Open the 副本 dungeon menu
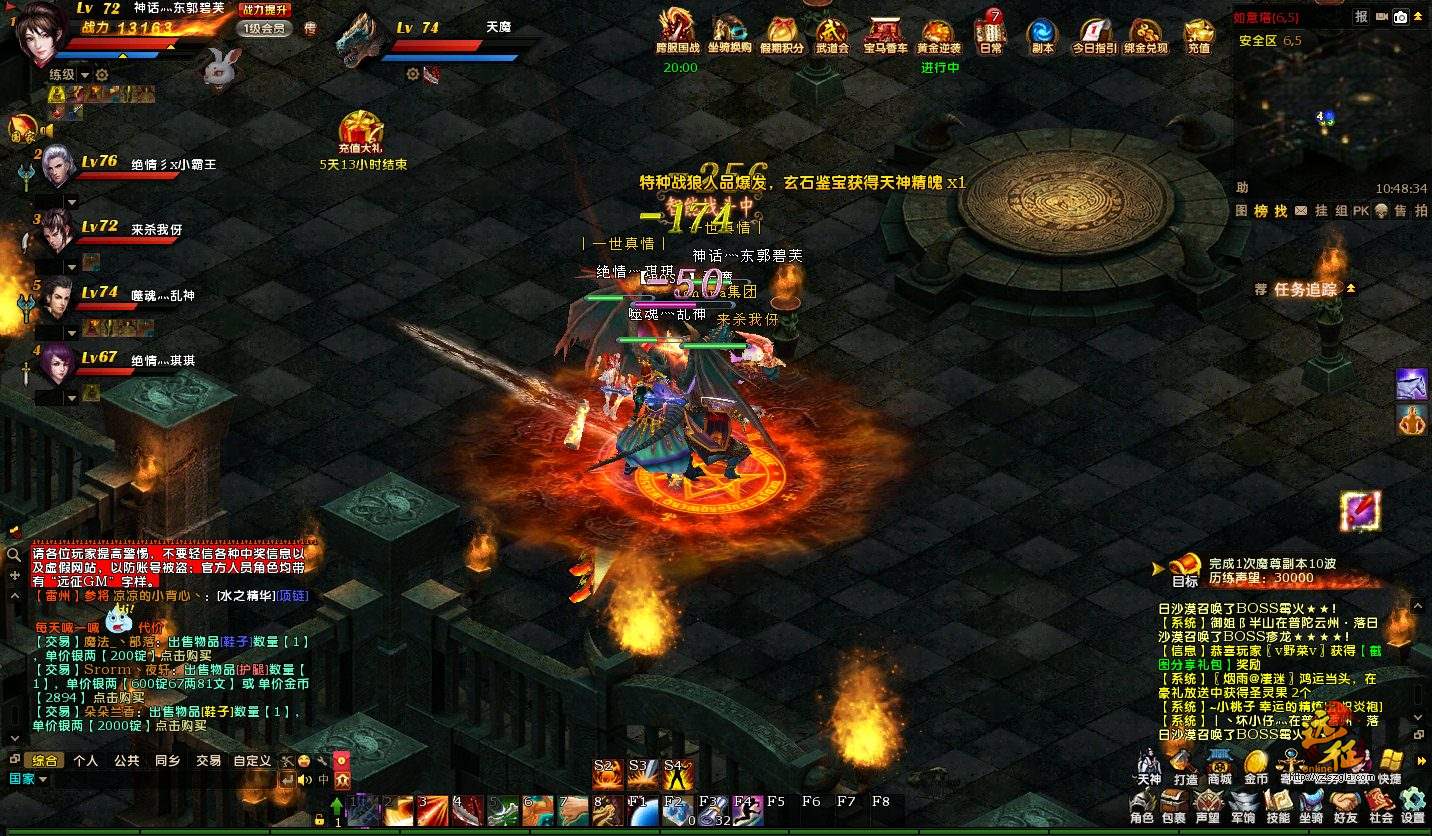This screenshot has height=836, width=1432. pyautogui.click(x=1042, y=36)
